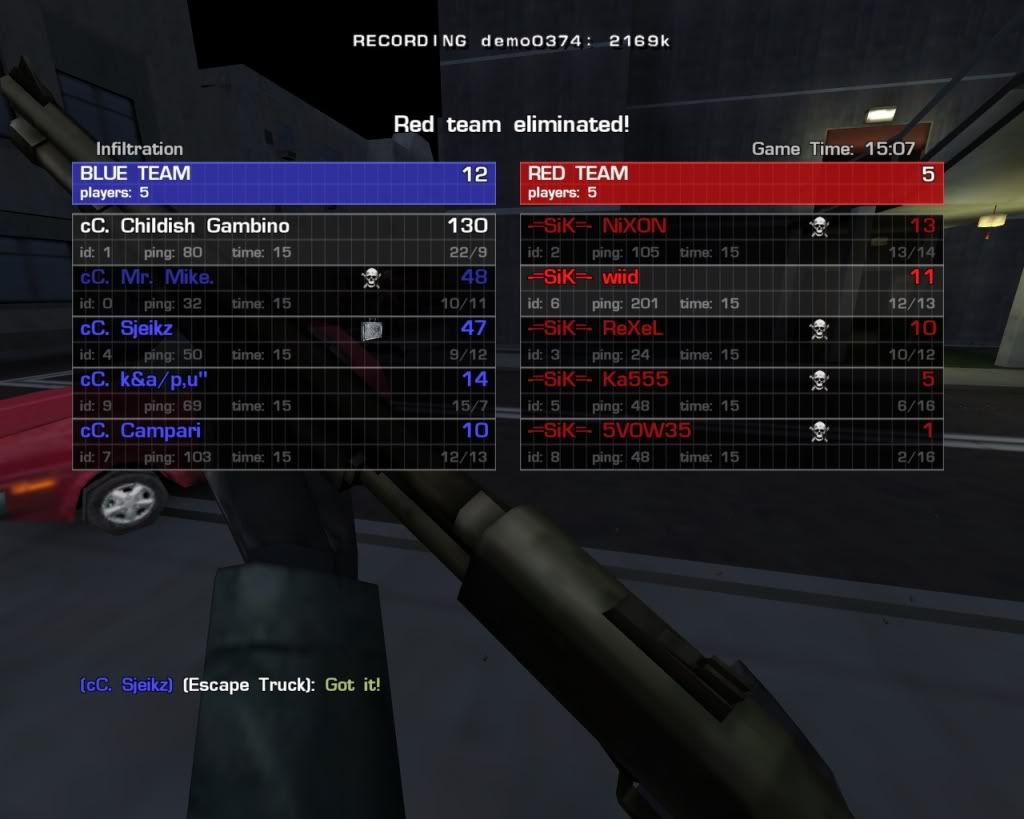Pick the =SiK= 5V0W35 player row

[x=731, y=443]
